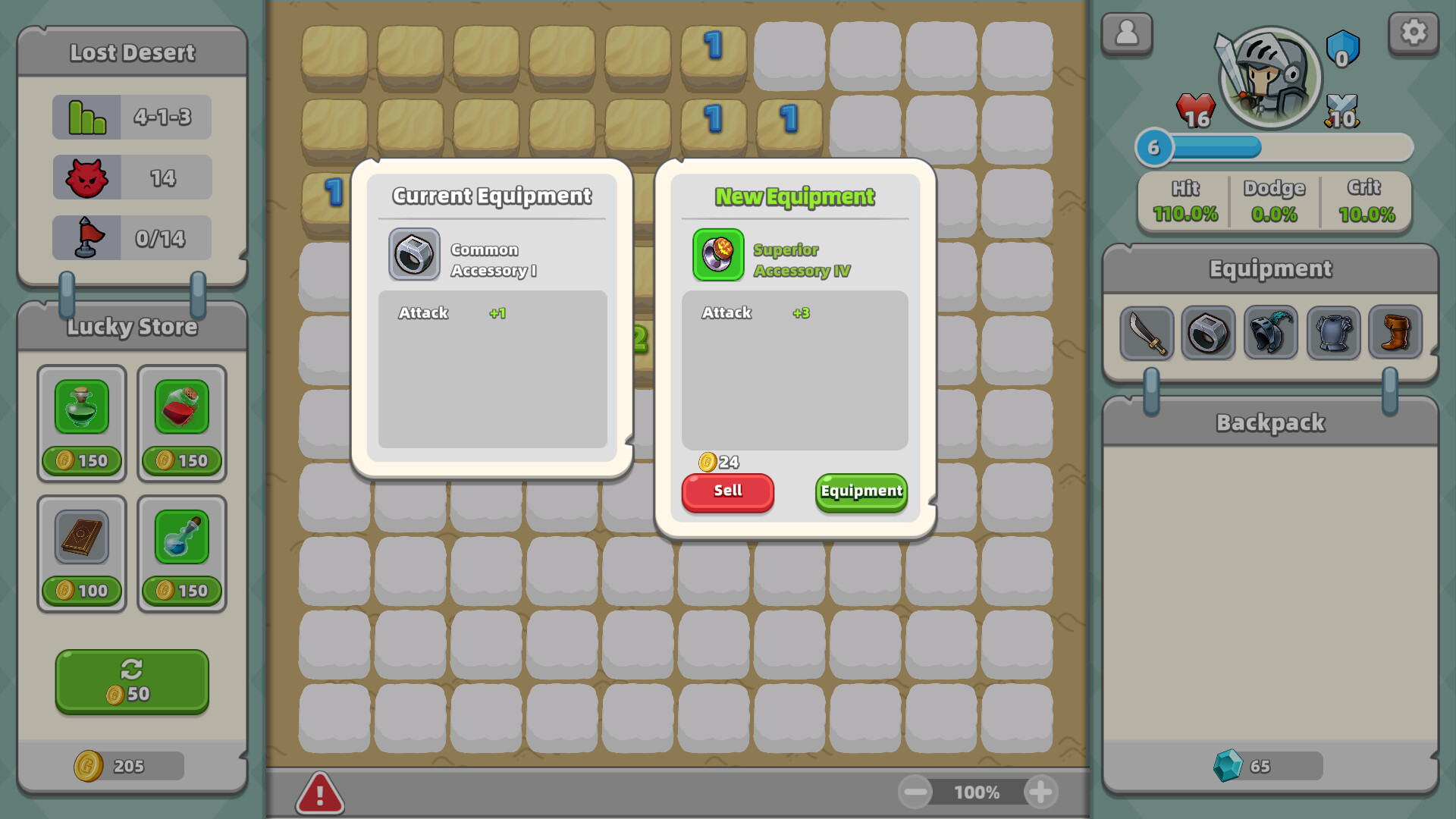1456x819 pixels.
Task: Click the warning icon at bottom left
Action: [x=319, y=792]
